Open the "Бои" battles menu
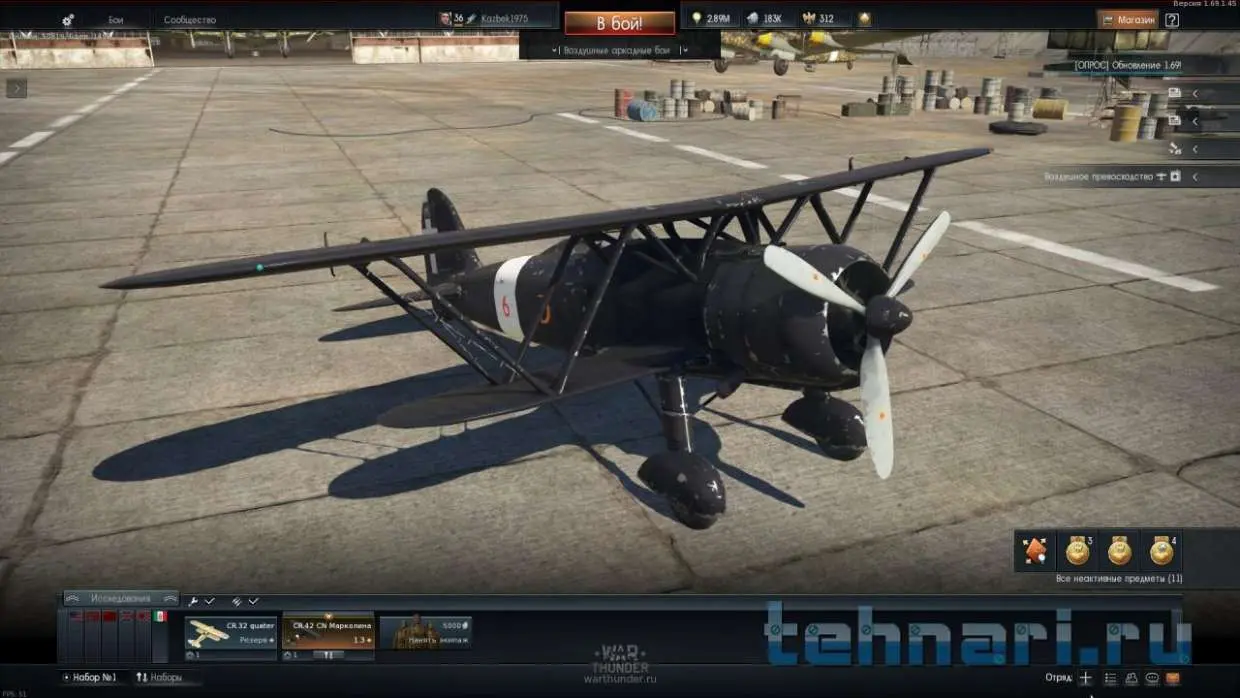The width and height of the screenshot is (1240, 698). [x=116, y=20]
